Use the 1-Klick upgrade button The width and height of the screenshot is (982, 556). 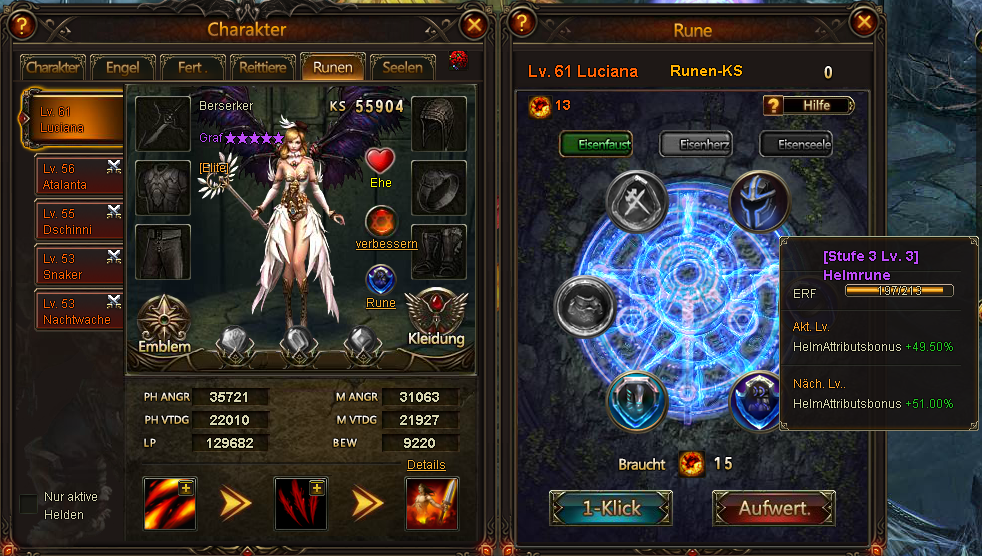pos(611,508)
